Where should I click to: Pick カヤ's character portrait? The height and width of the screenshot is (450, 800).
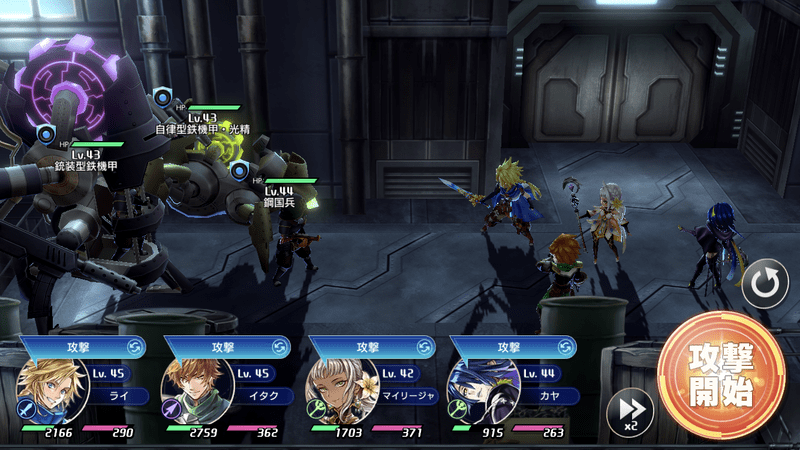(479, 391)
